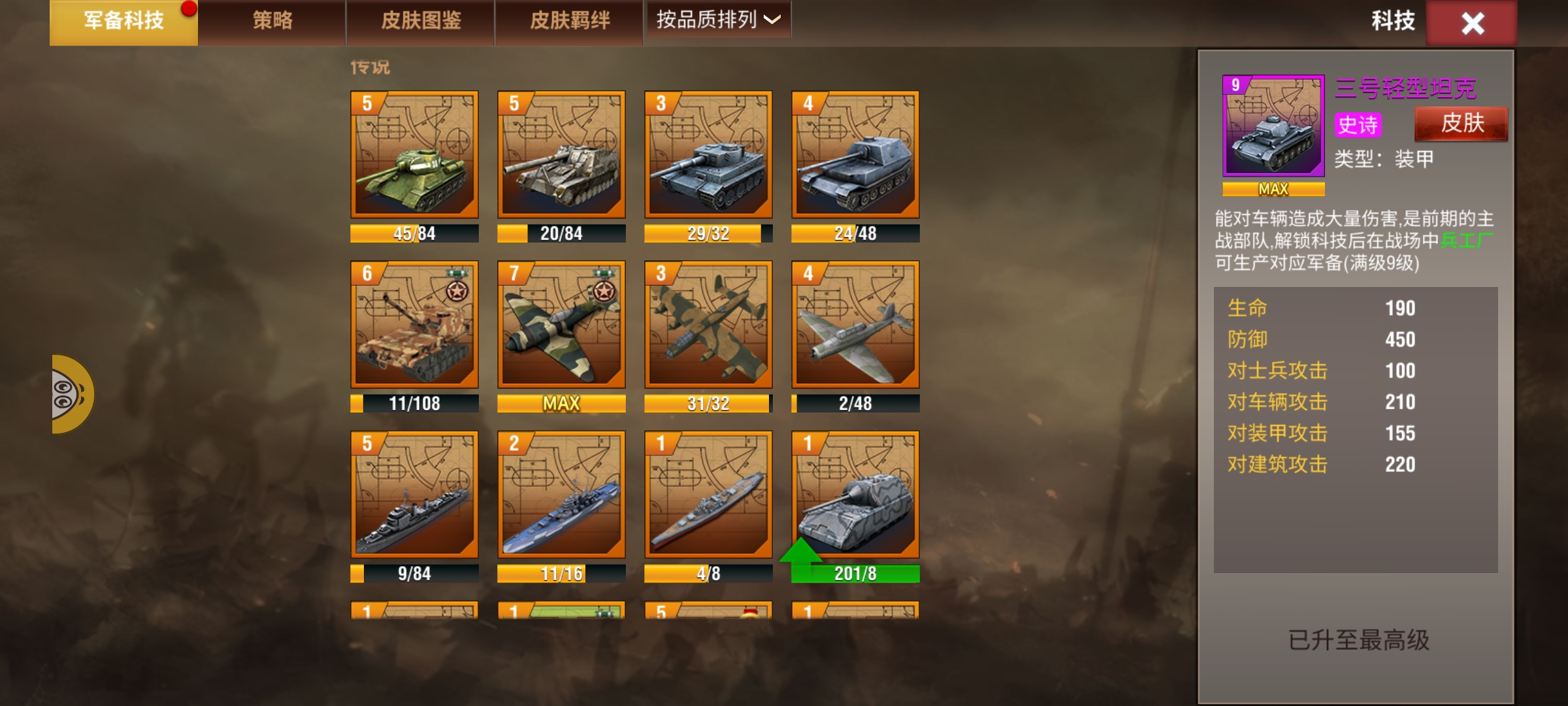
Task: Select the 皮肤羁绊 tab
Action: (570, 22)
